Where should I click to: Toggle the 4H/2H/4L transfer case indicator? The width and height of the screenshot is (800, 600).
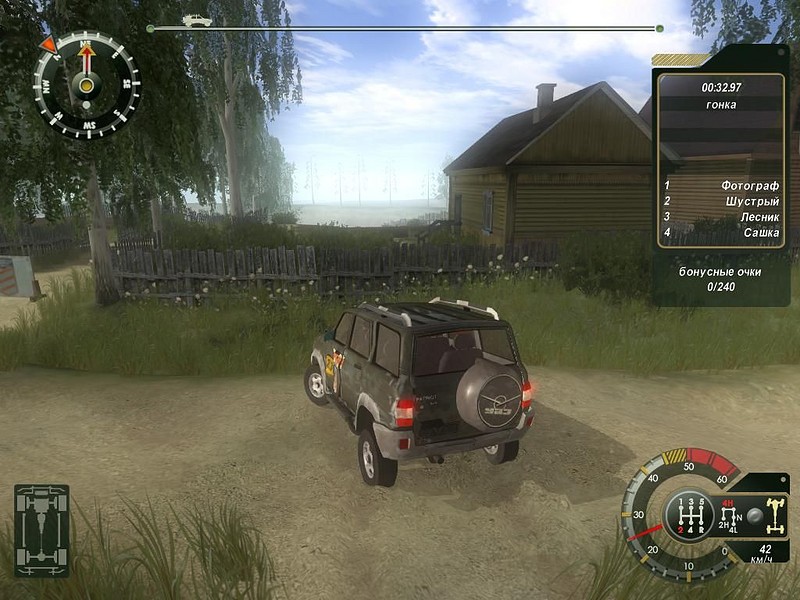pyautogui.click(x=728, y=516)
